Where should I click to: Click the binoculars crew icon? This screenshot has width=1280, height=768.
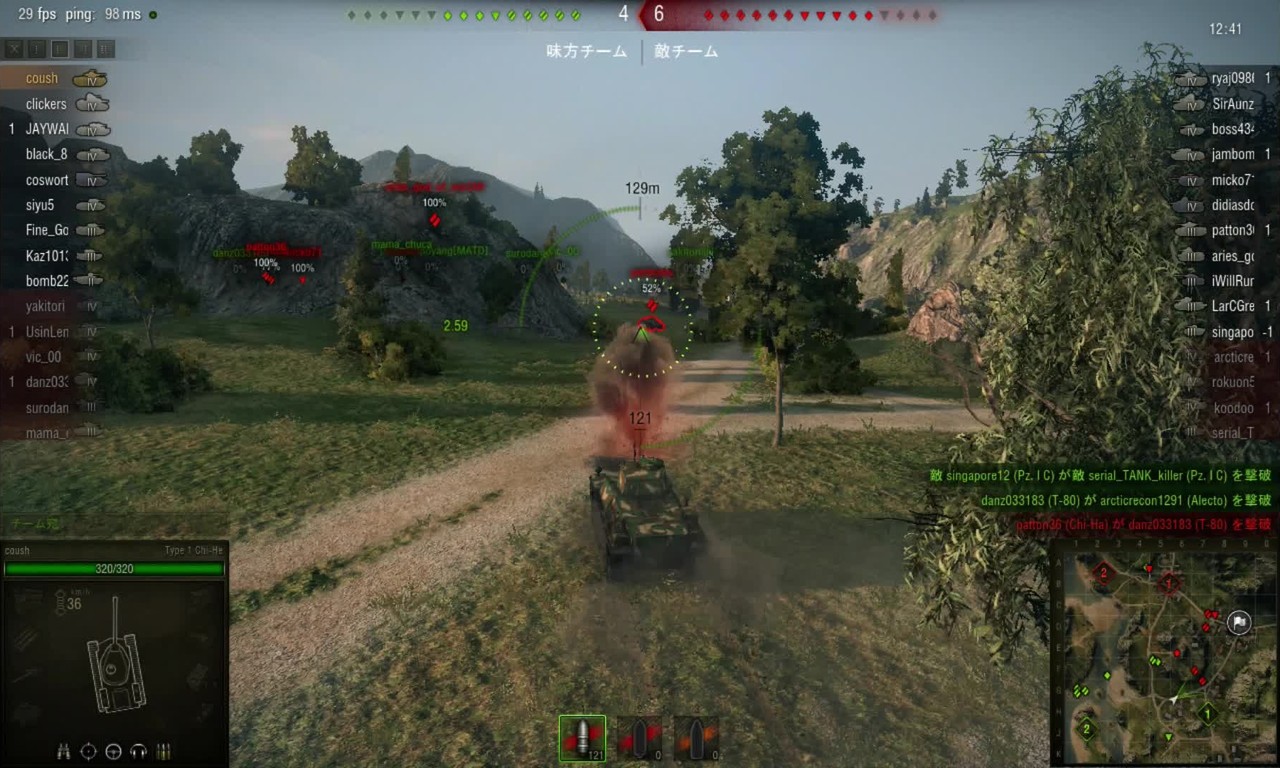coord(64,751)
